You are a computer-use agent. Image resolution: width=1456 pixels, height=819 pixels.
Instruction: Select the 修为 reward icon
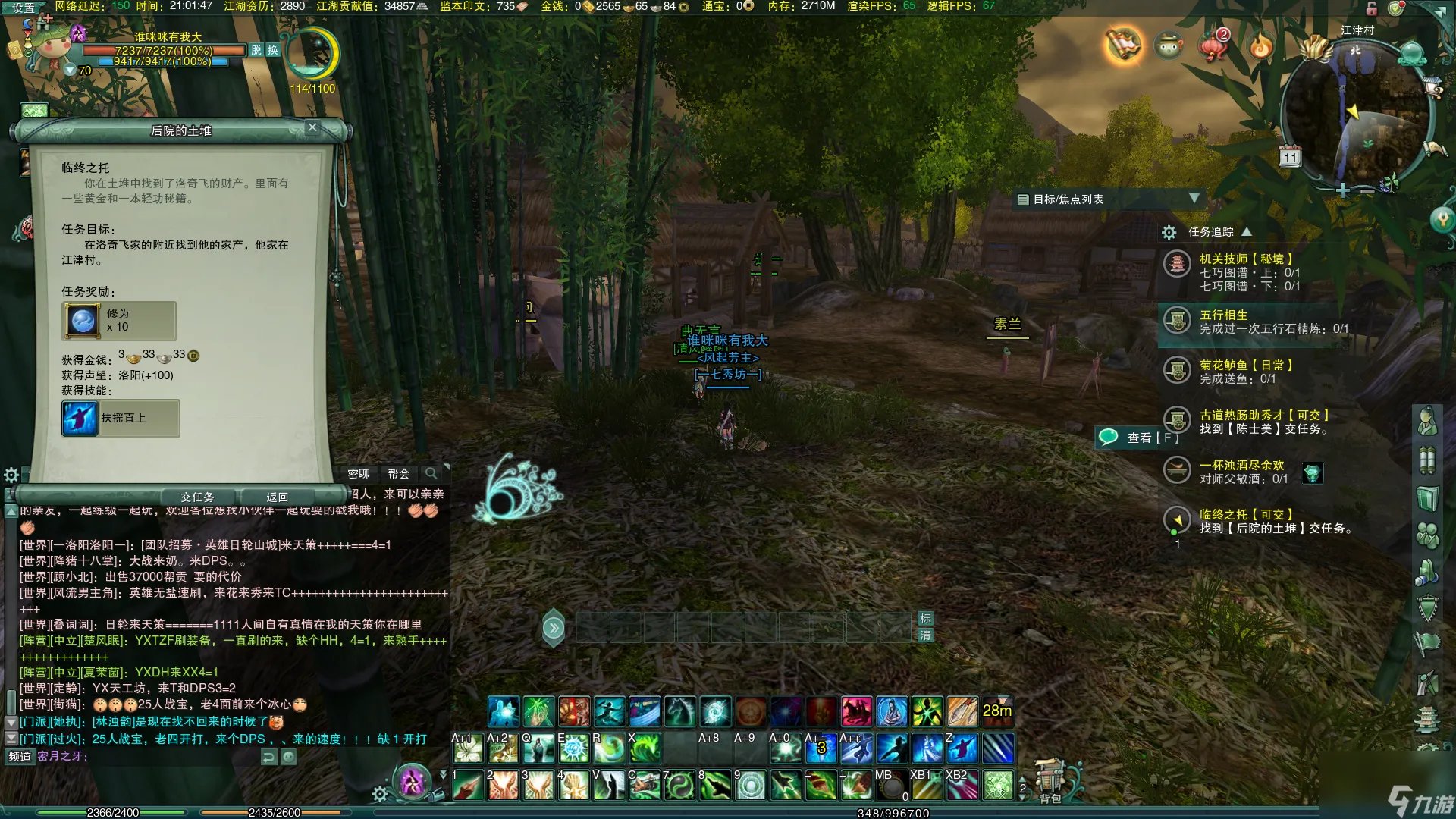(x=83, y=320)
